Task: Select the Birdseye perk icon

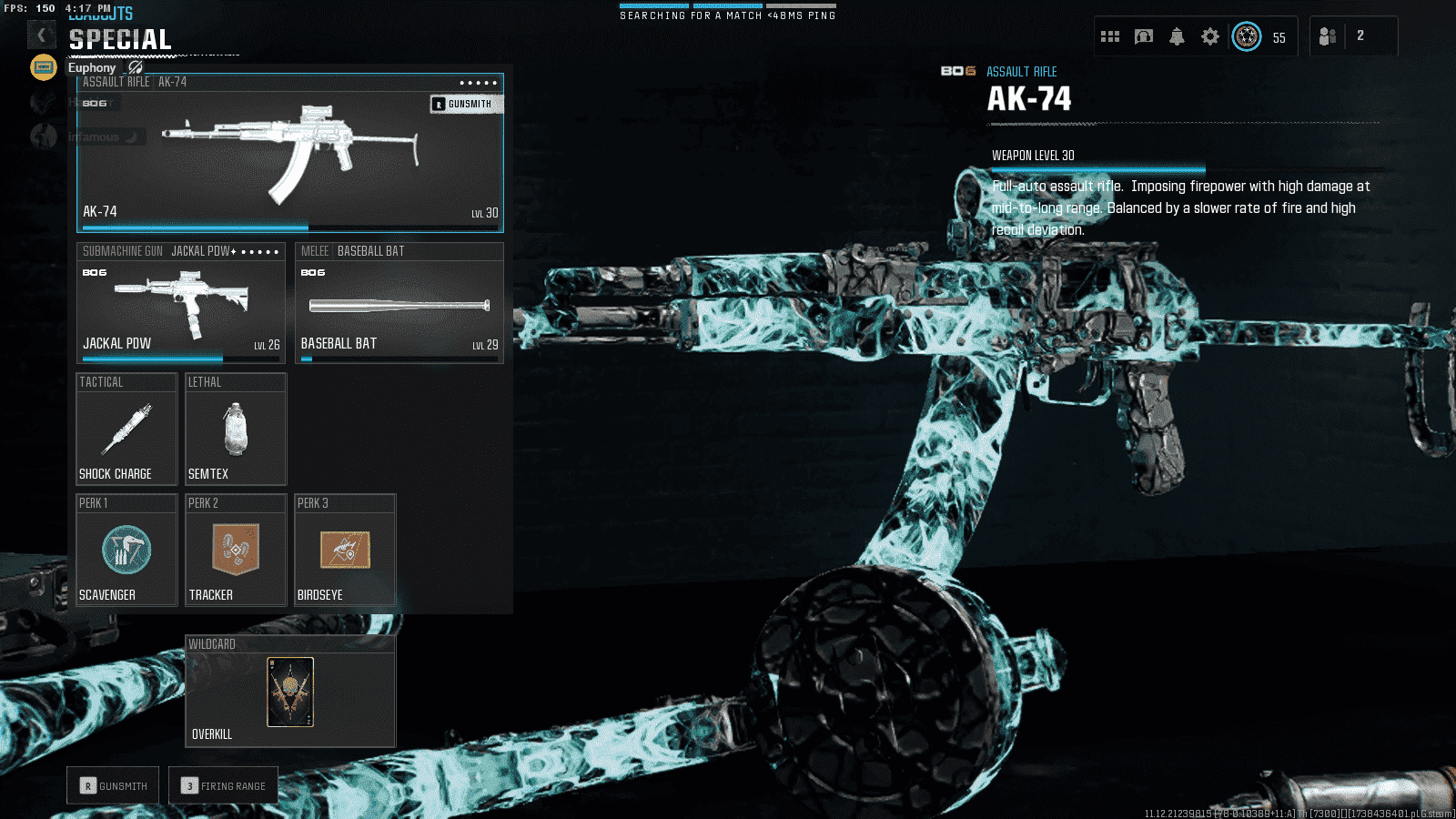Action: pyautogui.click(x=345, y=551)
